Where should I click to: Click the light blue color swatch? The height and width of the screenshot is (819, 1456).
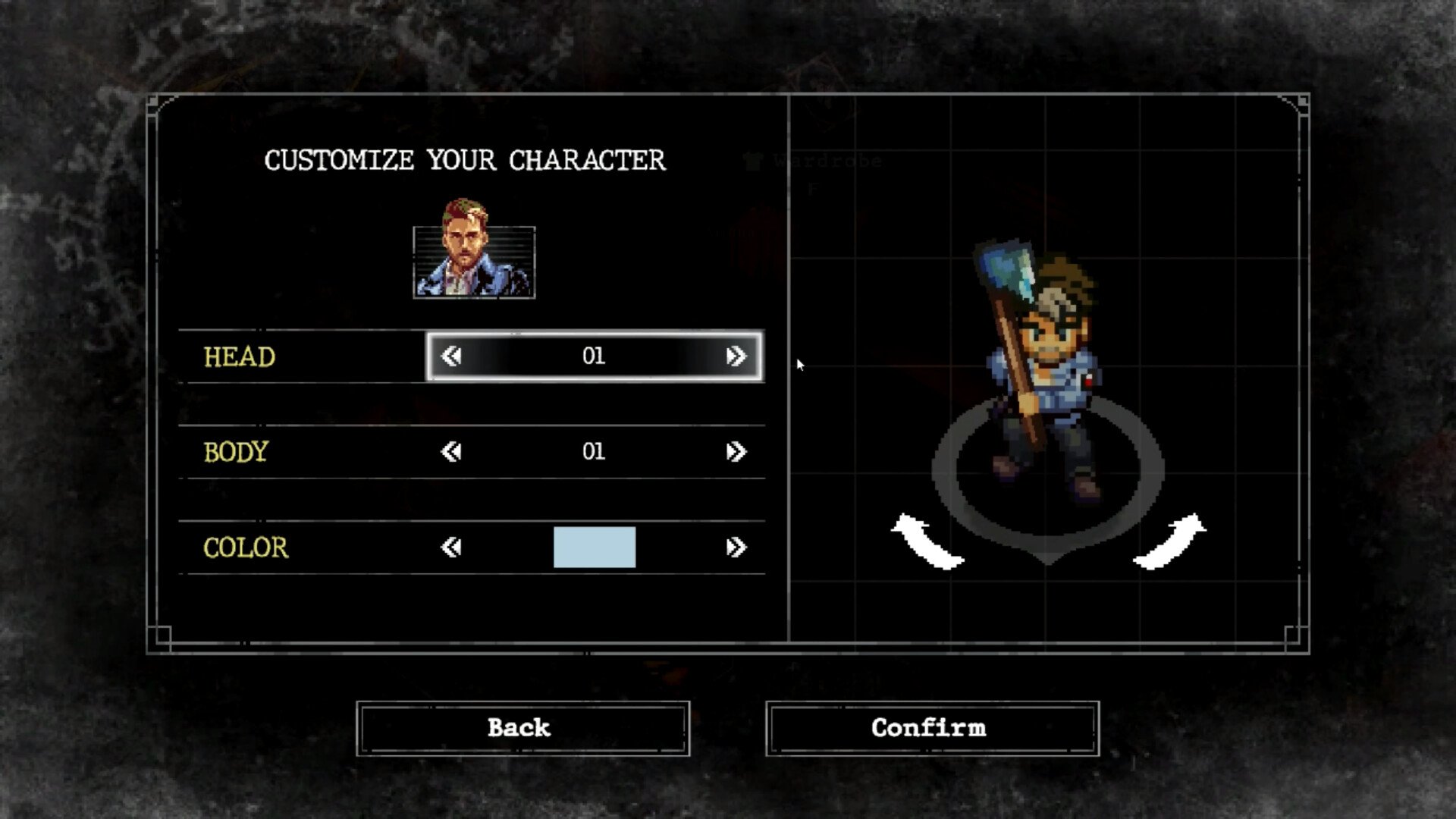coord(595,548)
